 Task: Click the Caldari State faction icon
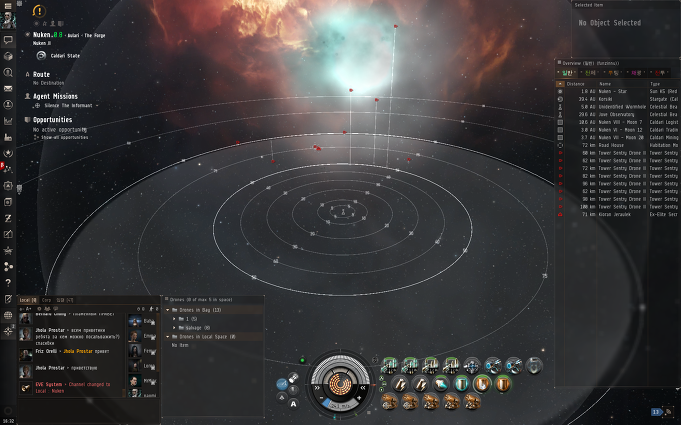(40, 55)
